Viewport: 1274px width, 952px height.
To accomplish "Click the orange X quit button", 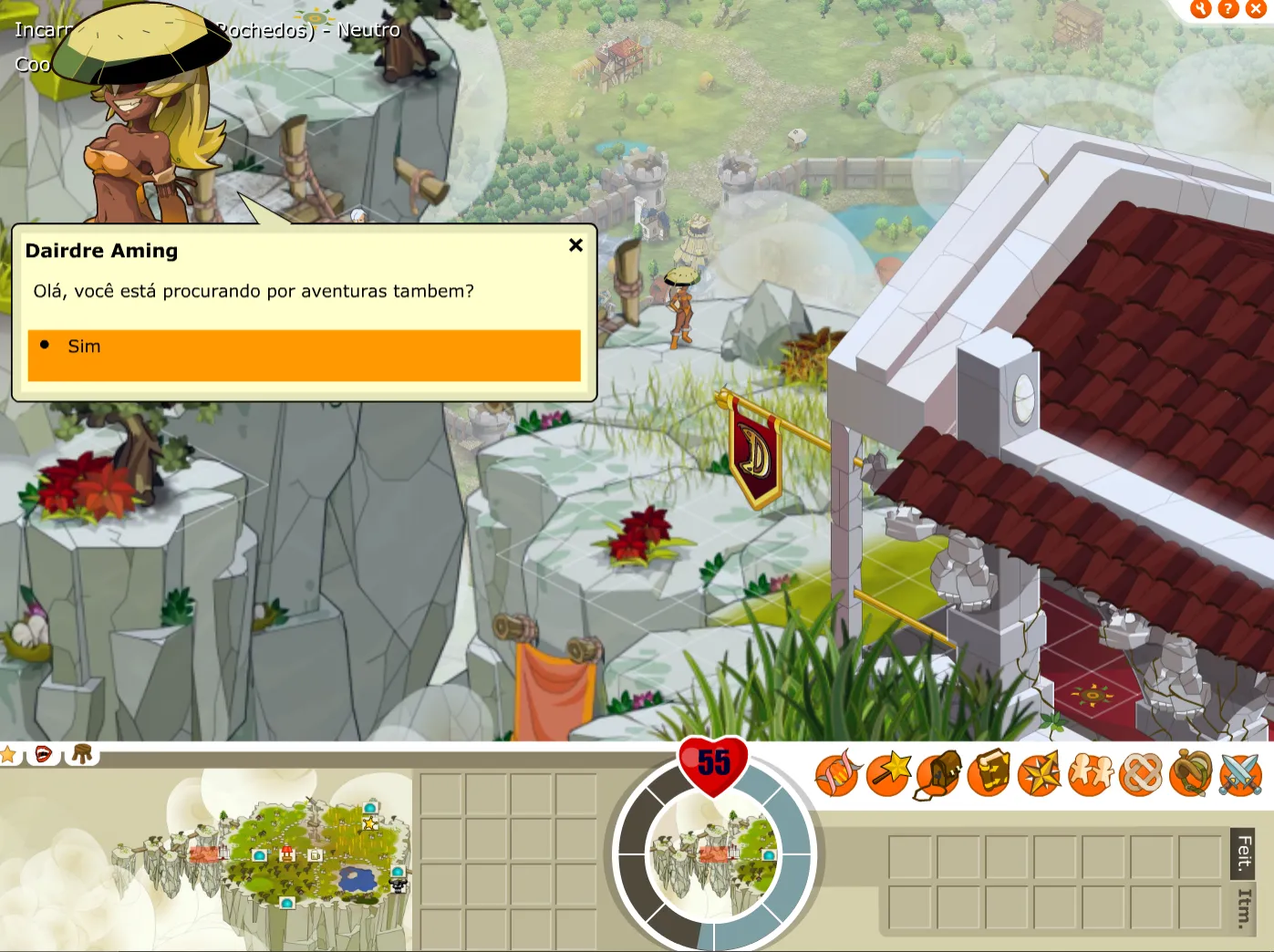I will click(x=1256, y=9).
